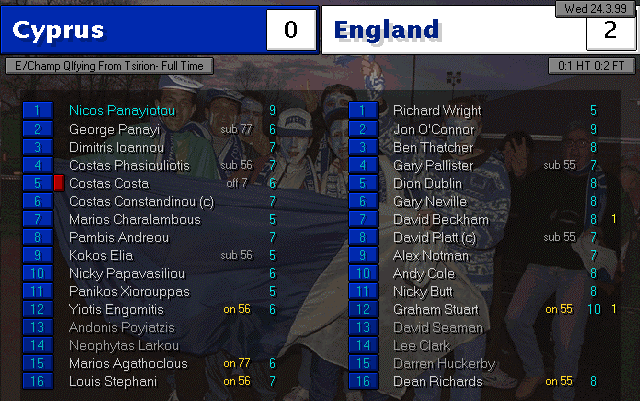Select goalkeeper Nicos Panayiotou
Image resolution: width=640 pixels, height=401 pixels.
[120, 110]
